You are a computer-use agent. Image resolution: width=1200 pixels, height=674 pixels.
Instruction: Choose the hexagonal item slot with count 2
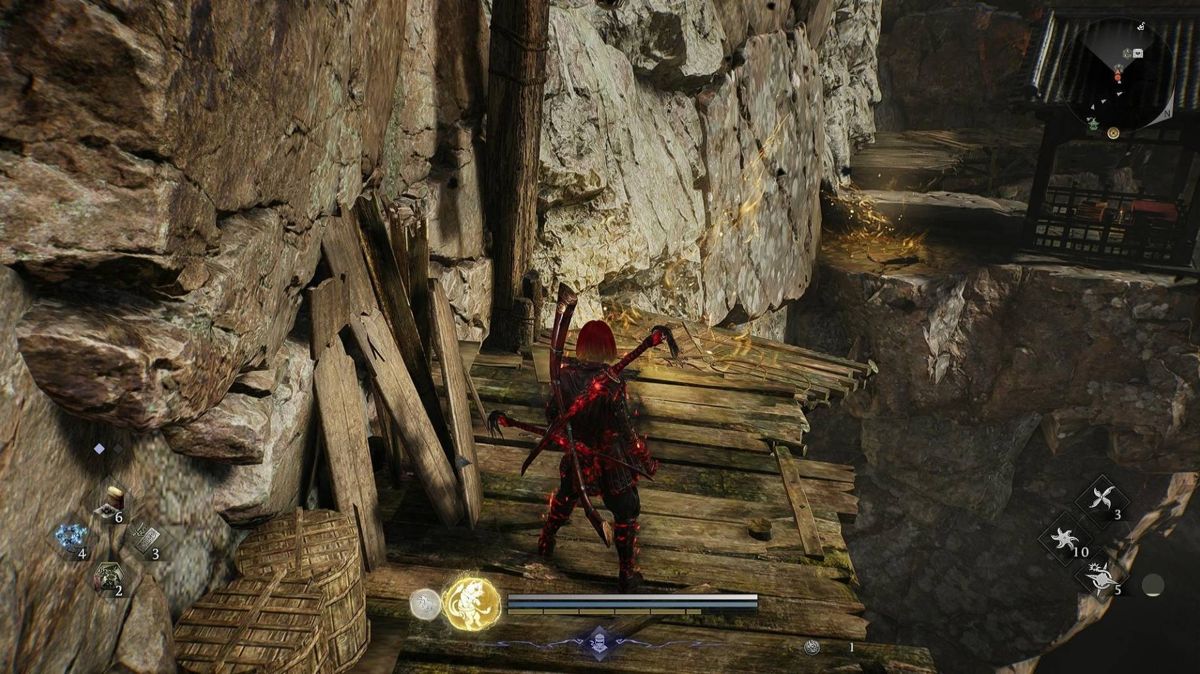pos(107,577)
